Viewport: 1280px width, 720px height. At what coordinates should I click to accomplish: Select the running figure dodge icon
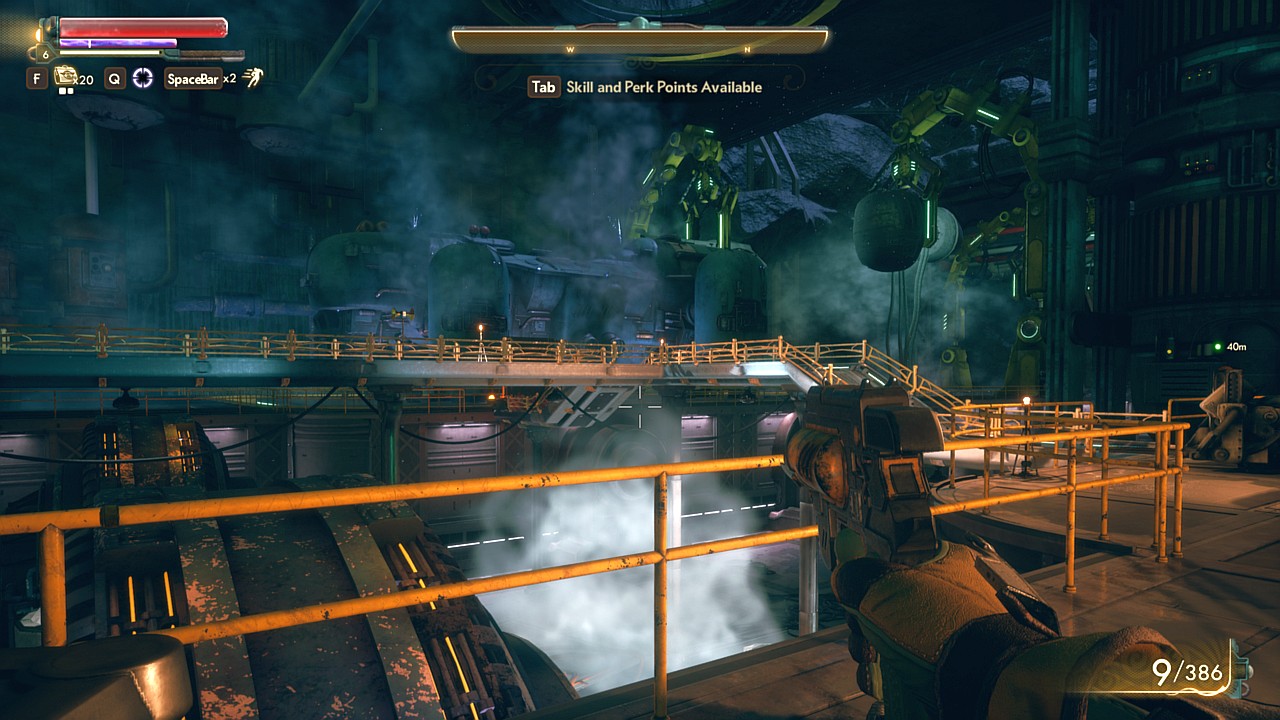pos(253,78)
